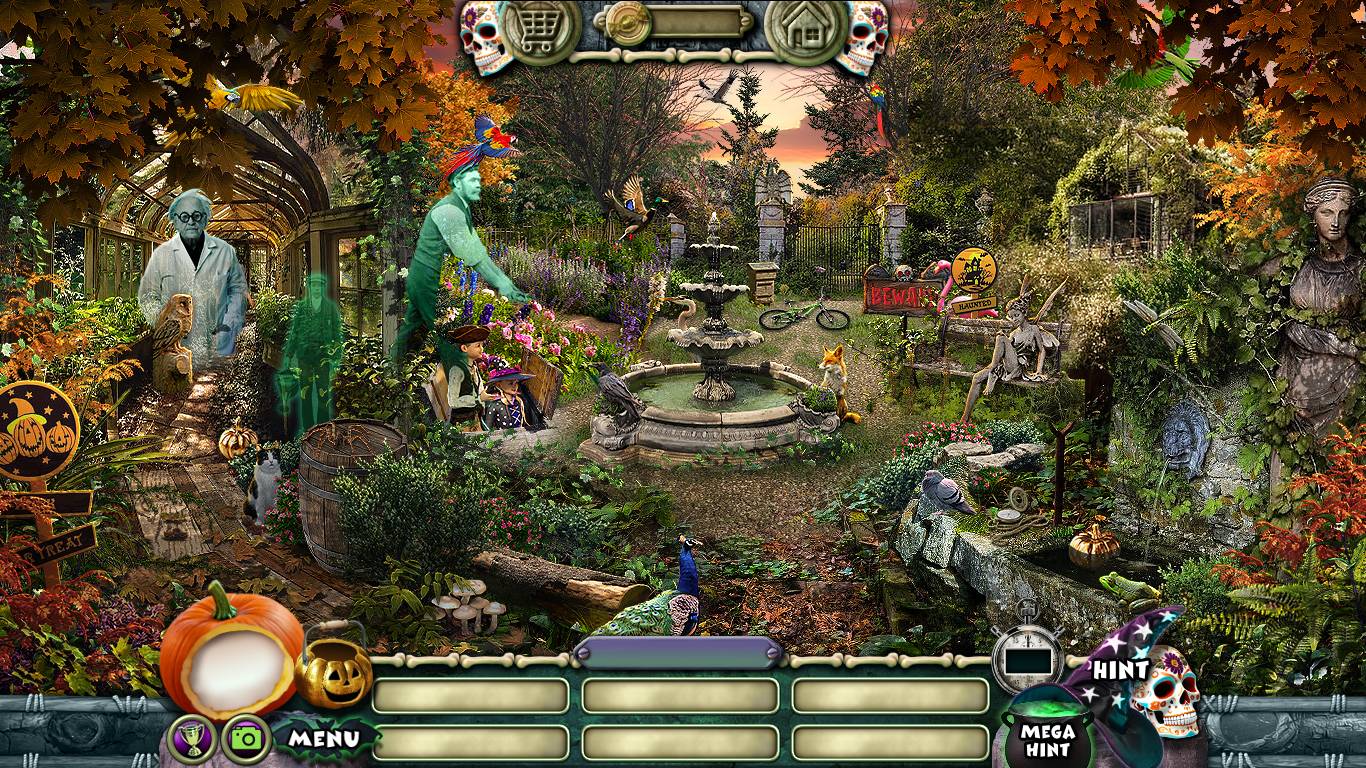1366x768 pixels.
Task: Open the shopping cart store
Action: pos(541,30)
